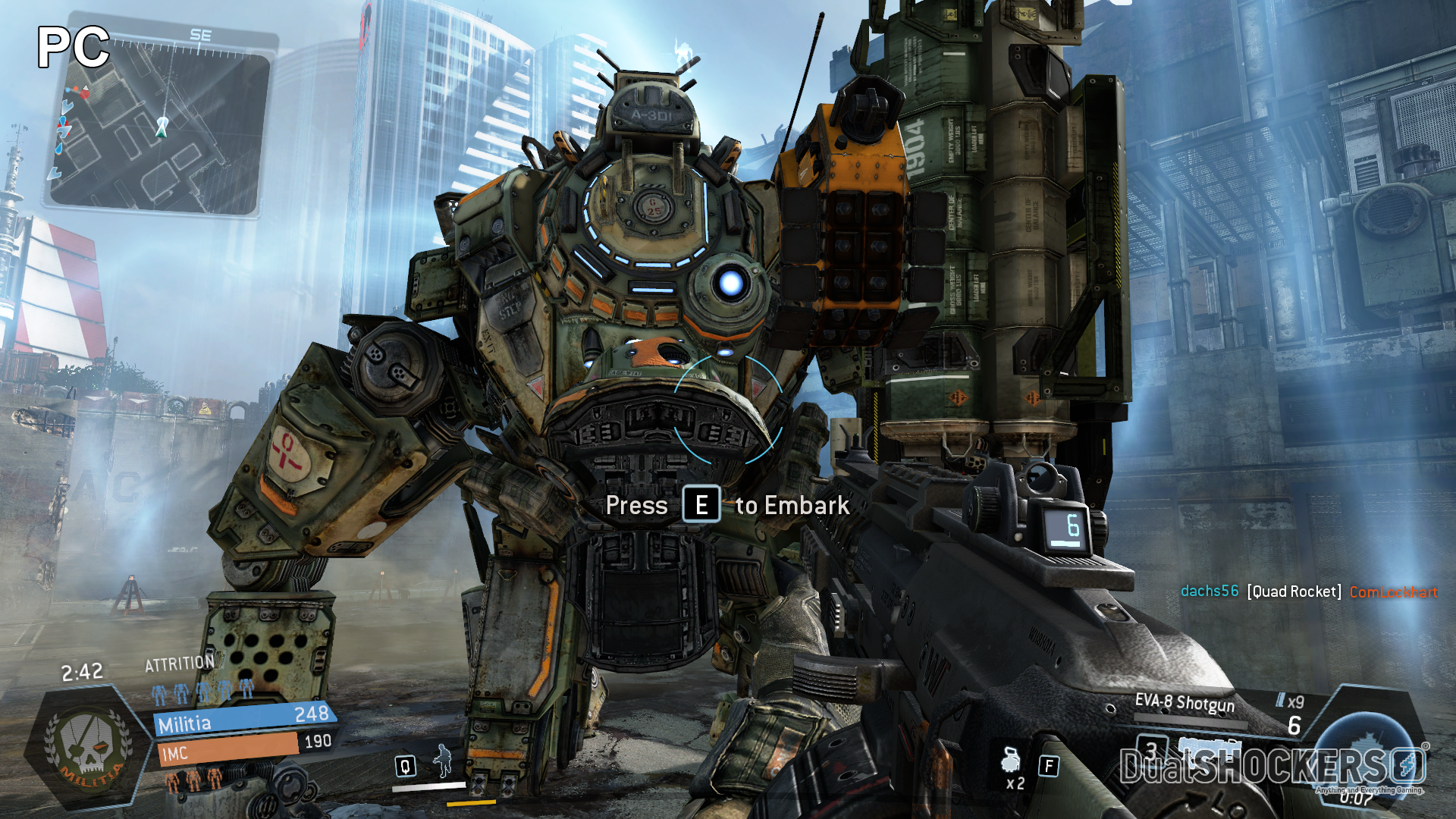Select the frag grenade ordnance icon
1456x819 pixels.
pyautogui.click(x=1011, y=759)
